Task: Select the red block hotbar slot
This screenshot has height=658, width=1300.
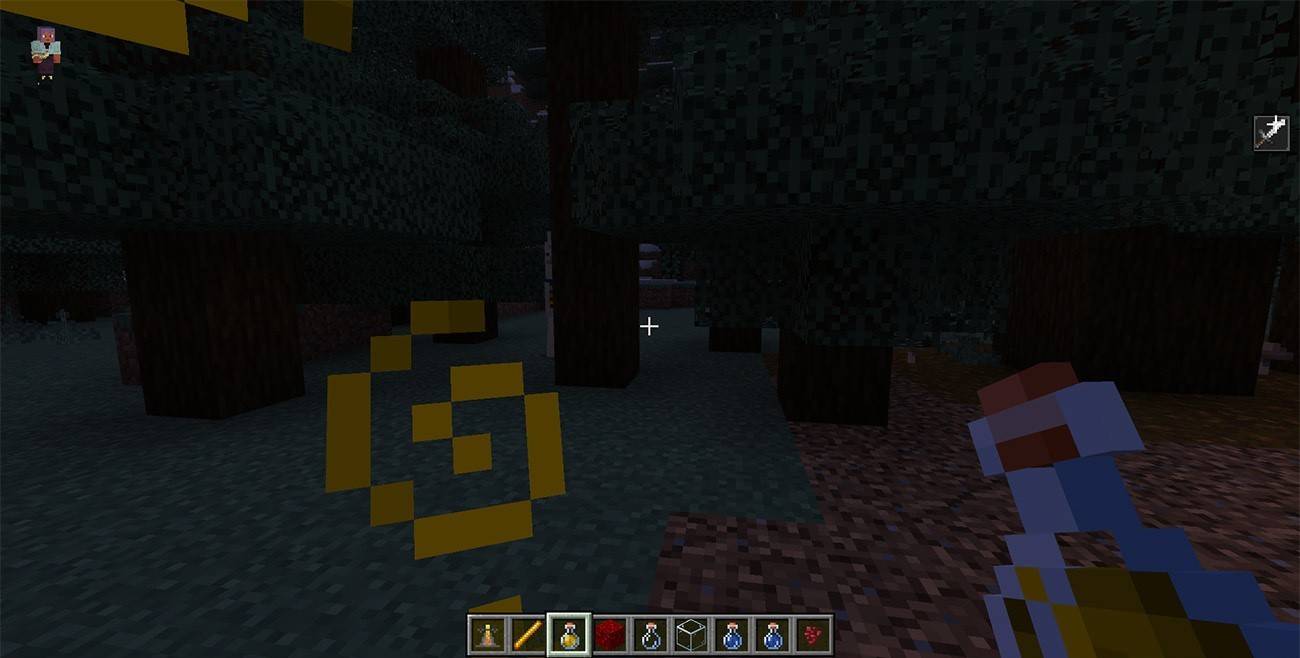Action: (x=610, y=634)
